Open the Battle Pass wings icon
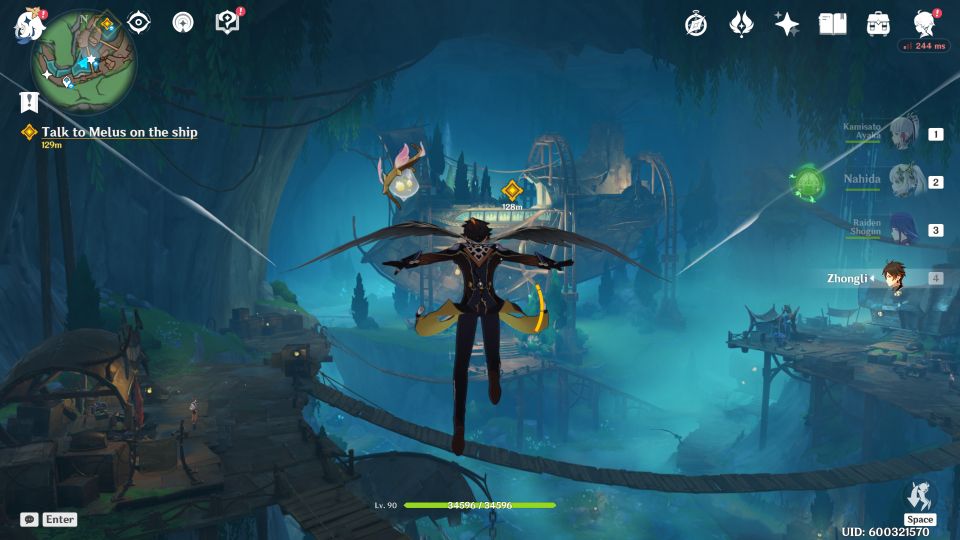 pyautogui.click(x=741, y=24)
